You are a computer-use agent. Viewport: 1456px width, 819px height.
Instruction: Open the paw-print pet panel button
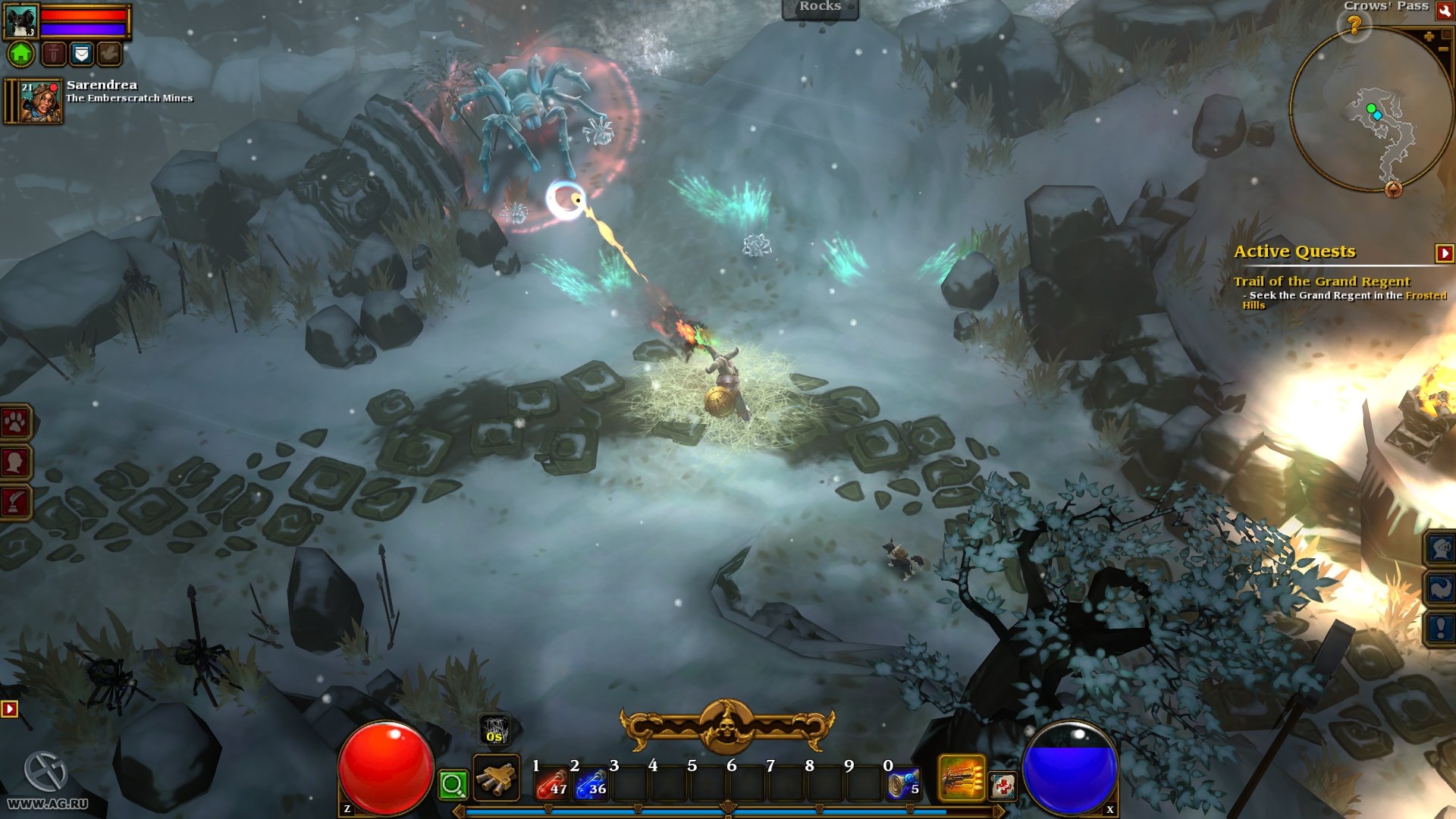coord(15,422)
